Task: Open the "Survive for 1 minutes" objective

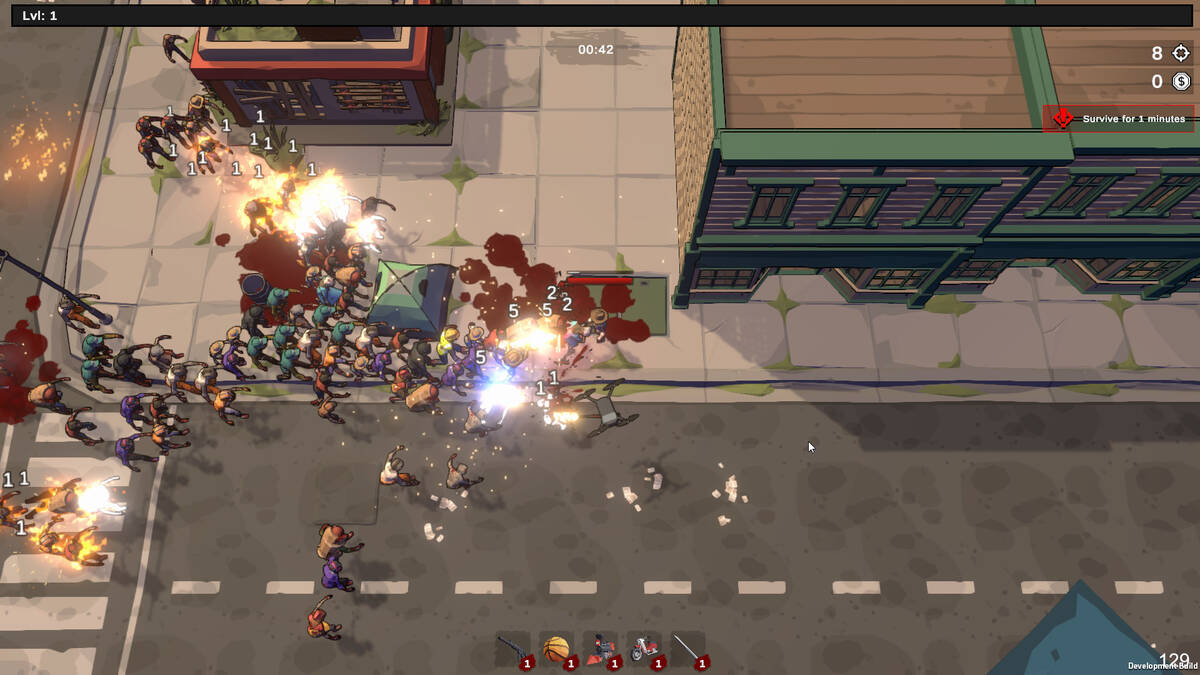Action: 1121,119
